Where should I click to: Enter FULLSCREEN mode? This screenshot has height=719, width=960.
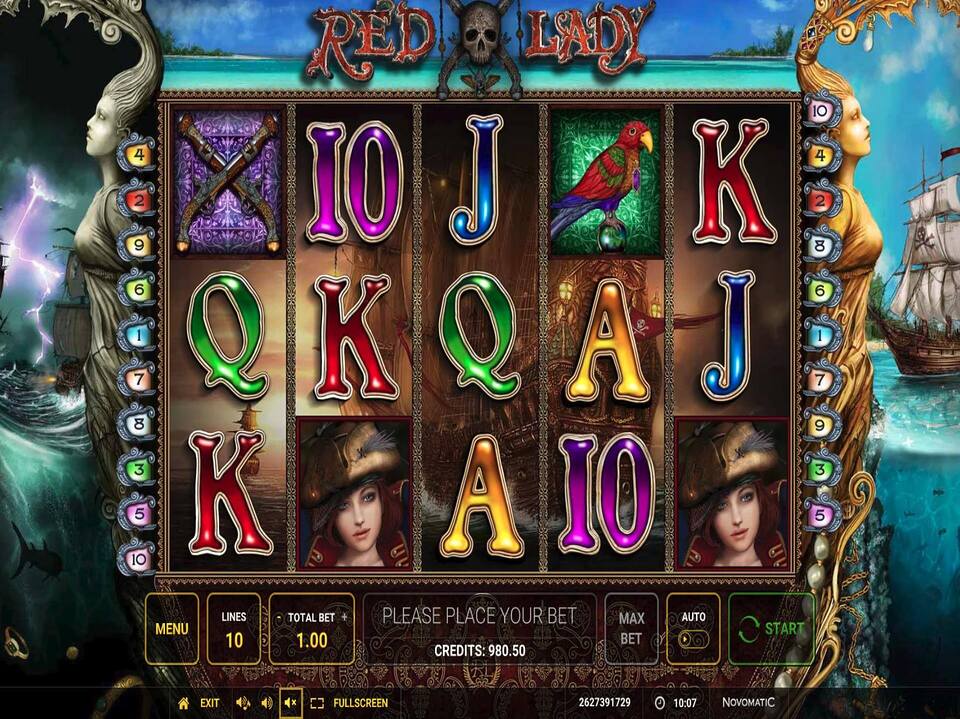[349, 703]
